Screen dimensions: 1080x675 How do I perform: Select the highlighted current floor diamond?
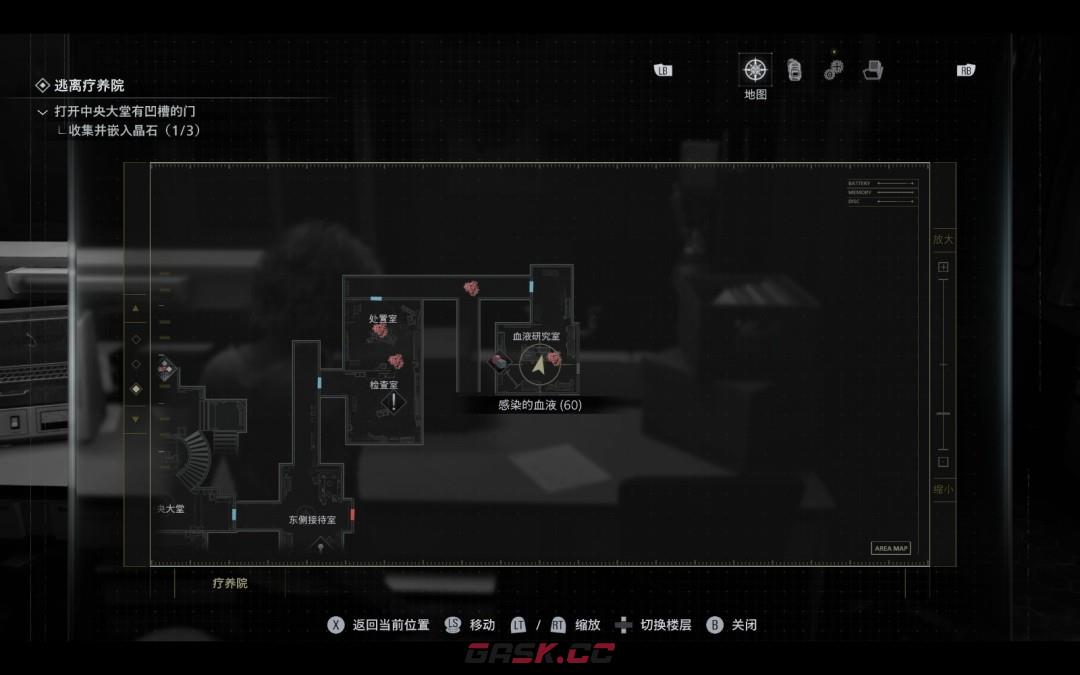coord(136,388)
